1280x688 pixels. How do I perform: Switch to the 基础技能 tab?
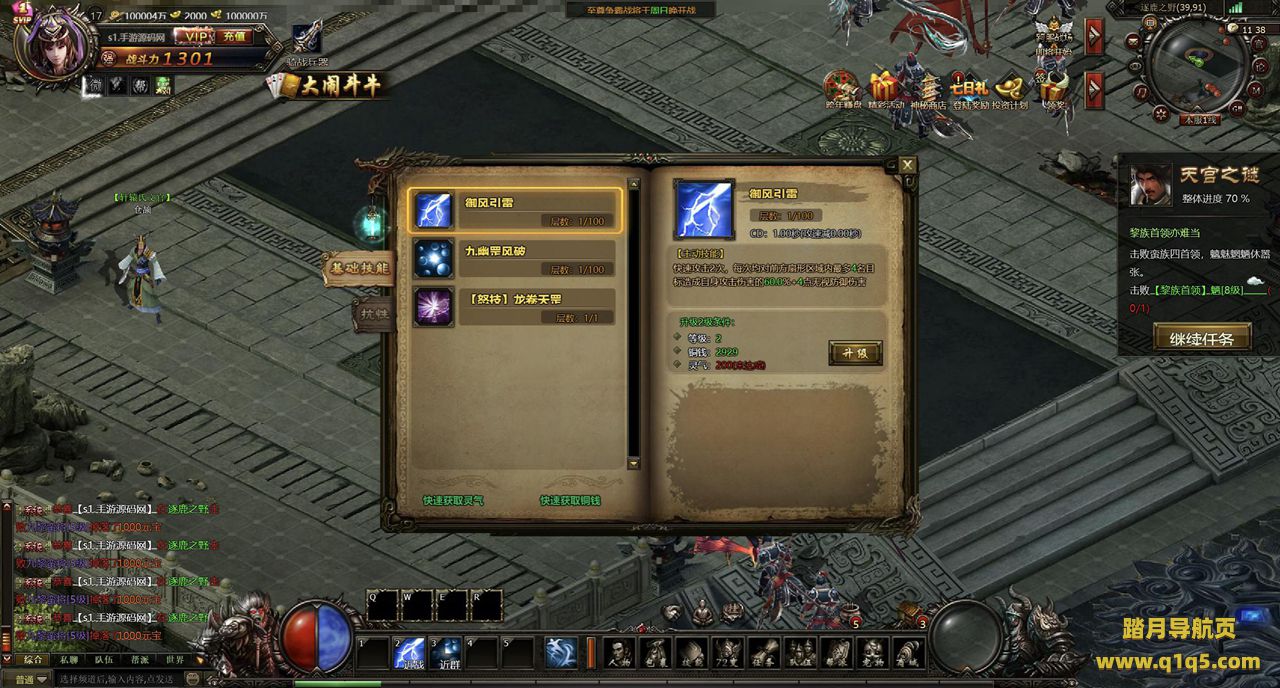pyautogui.click(x=357, y=268)
